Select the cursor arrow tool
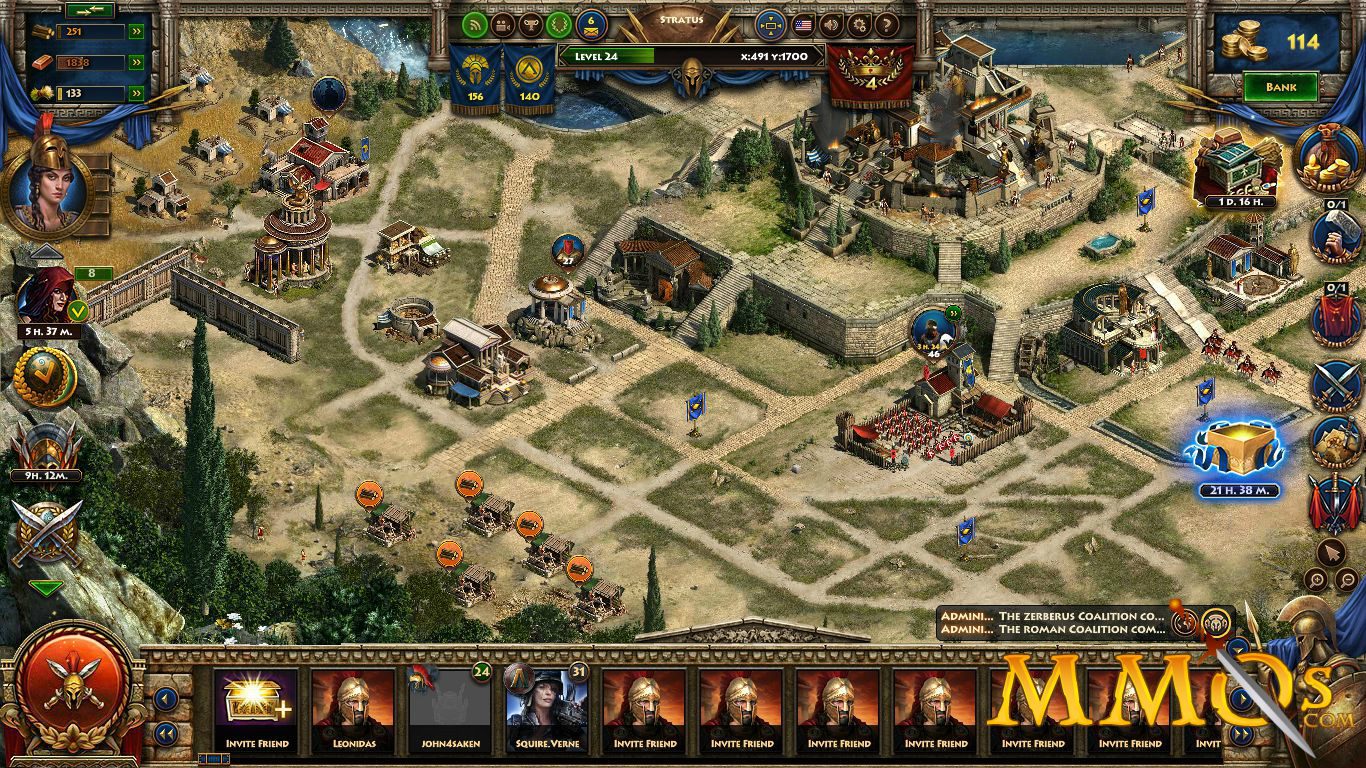Viewport: 1366px width, 768px height. [x=1334, y=551]
